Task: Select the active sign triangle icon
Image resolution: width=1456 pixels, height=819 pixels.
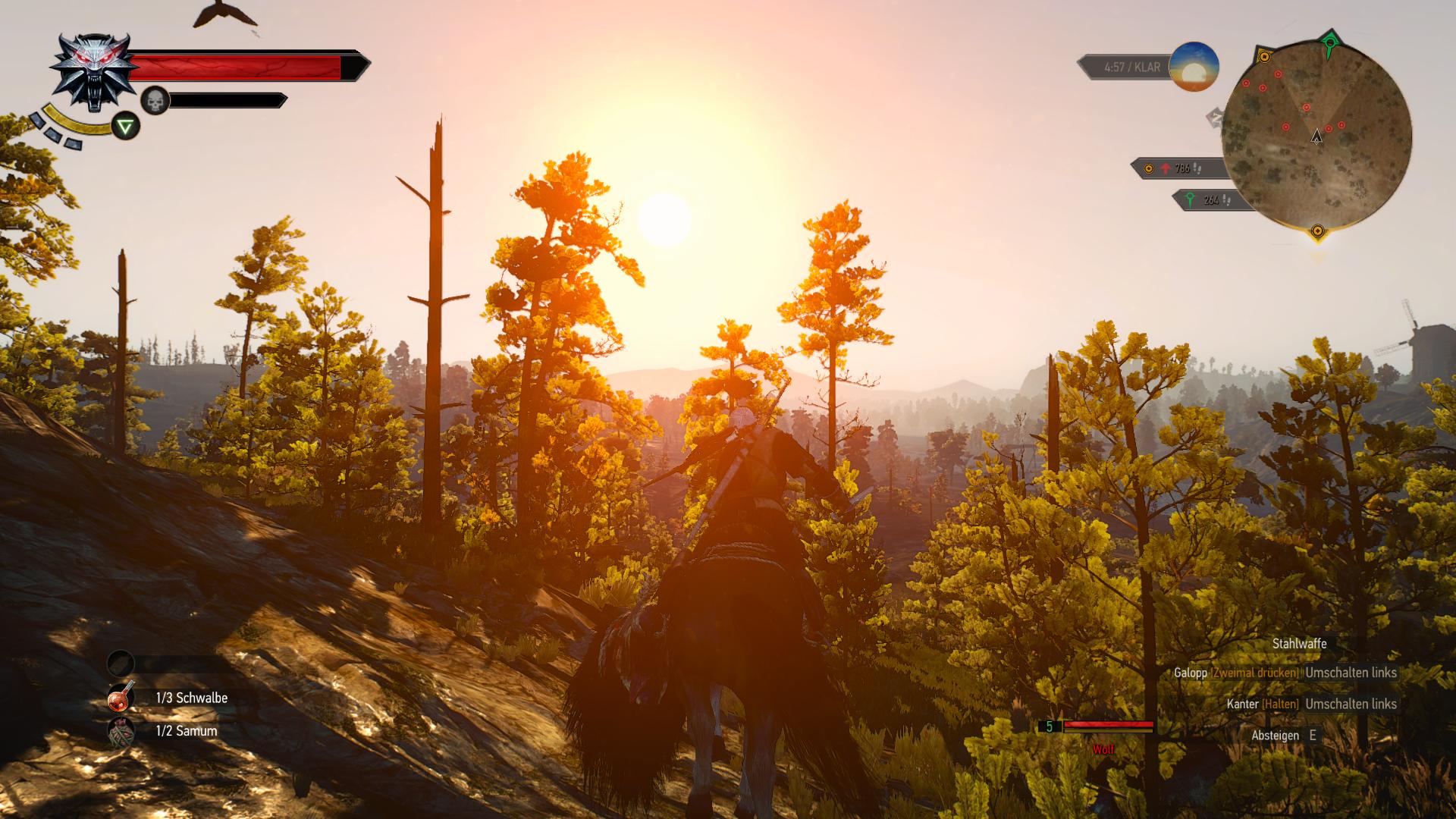Action: coord(126,126)
